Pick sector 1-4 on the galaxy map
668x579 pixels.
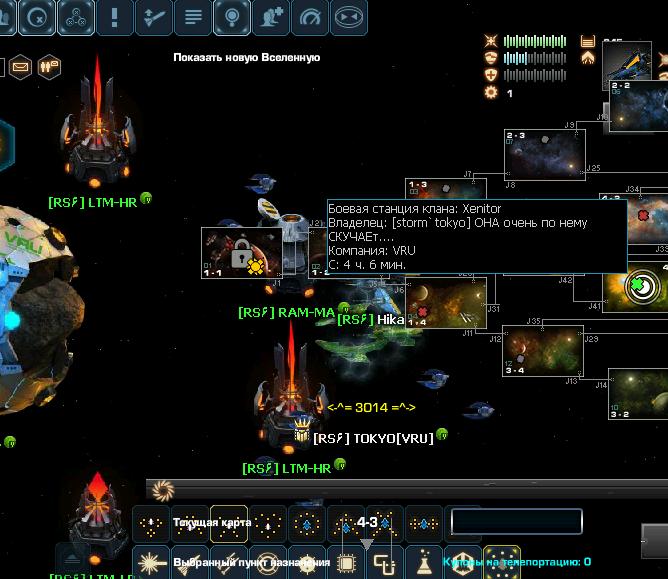coord(447,303)
